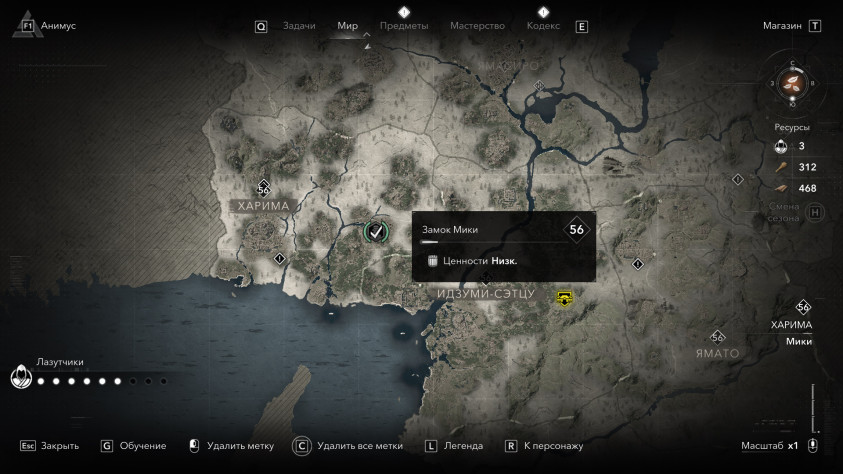The width and height of the screenshot is (843, 474).
Task: Select the yellow objective marker on map
Action: tap(566, 297)
